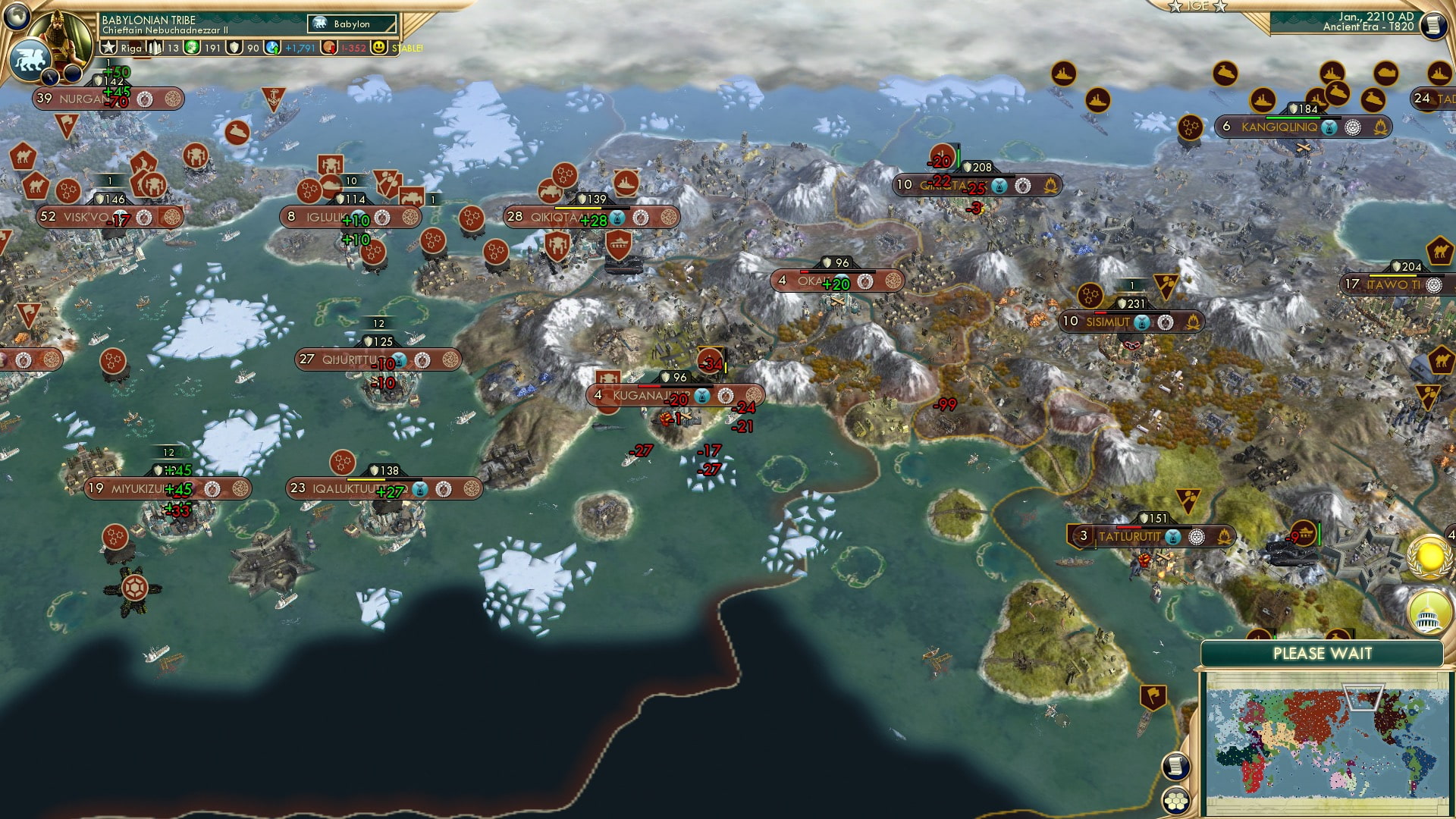Click the PLEASE WAIT turn button
Image resolution: width=1456 pixels, height=819 pixels.
pyautogui.click(x=1322, y=654)
